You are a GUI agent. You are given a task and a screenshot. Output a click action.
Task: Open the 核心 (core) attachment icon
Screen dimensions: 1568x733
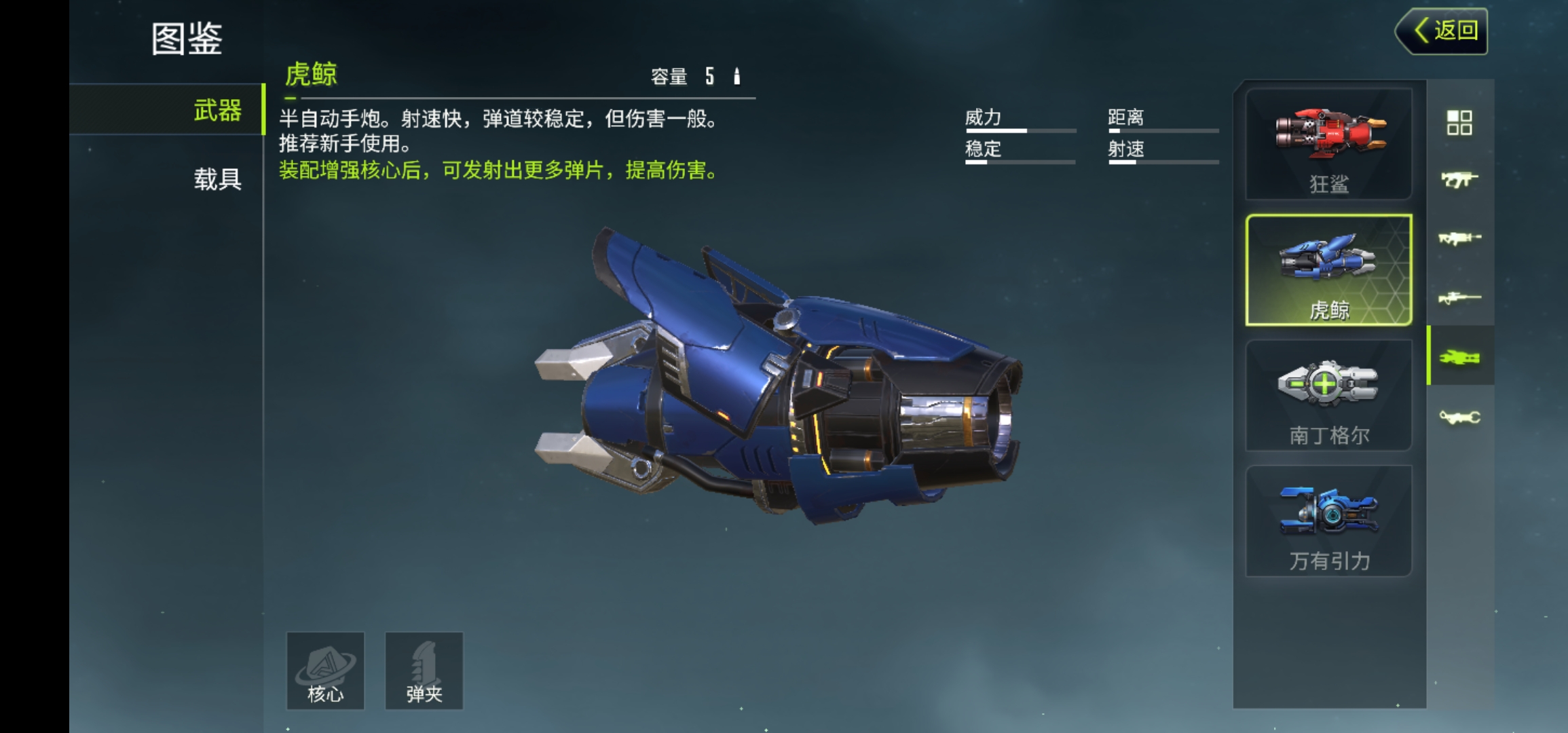(x=324, y=671)
